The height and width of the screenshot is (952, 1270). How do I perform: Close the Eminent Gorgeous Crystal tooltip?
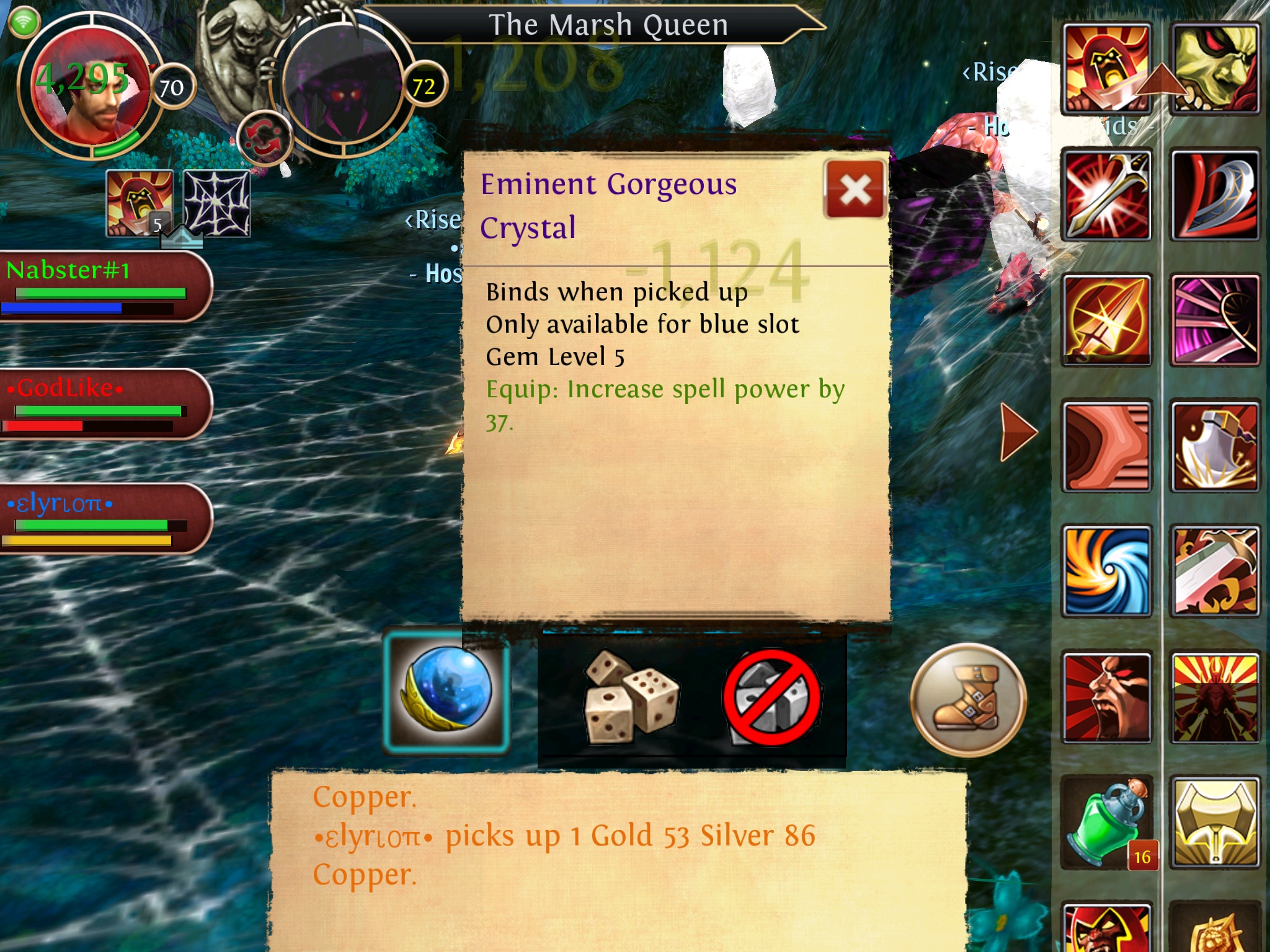click(855, 190)
